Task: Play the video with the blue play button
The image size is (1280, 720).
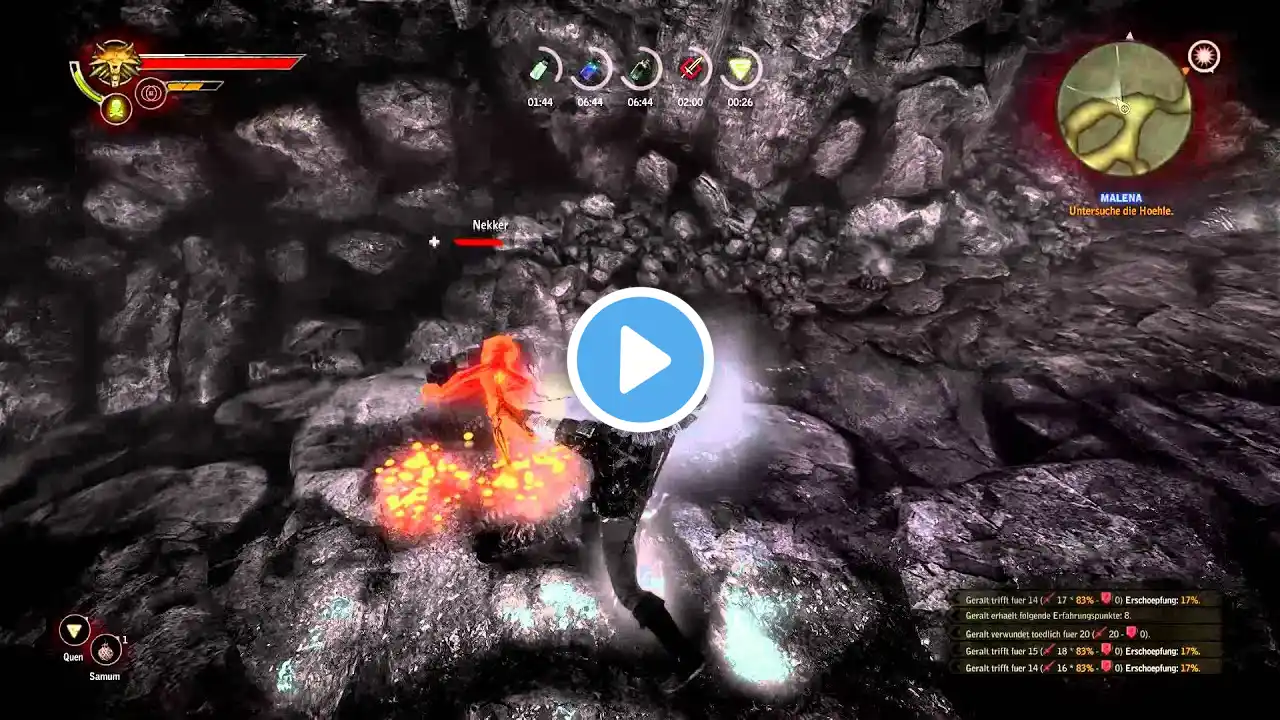Action: 640,360
